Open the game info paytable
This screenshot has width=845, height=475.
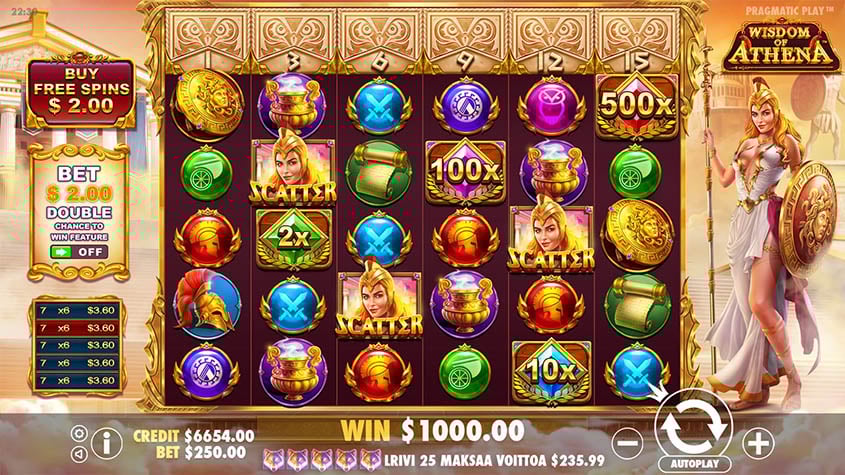click(x=106, y=442)
